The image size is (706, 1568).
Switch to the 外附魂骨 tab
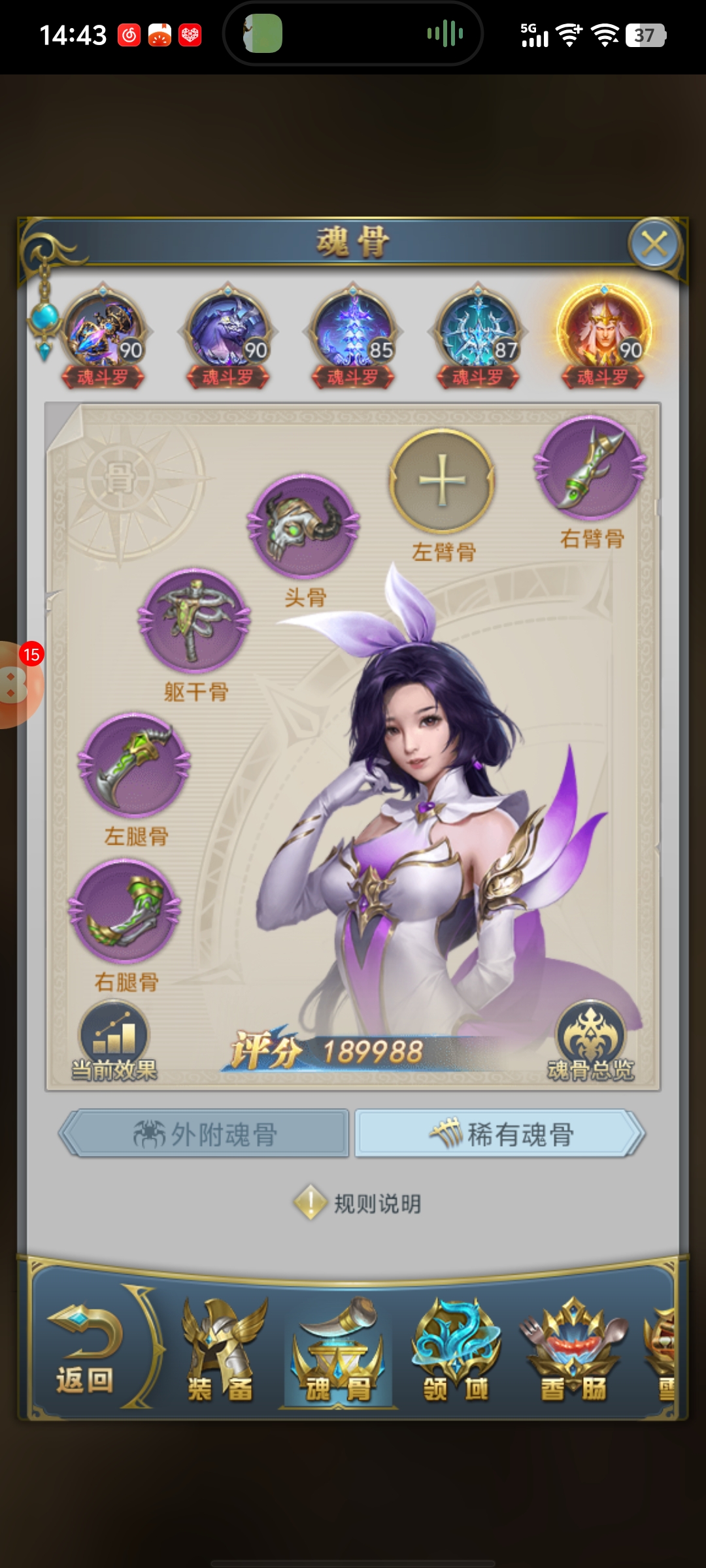click(204, 1134)
